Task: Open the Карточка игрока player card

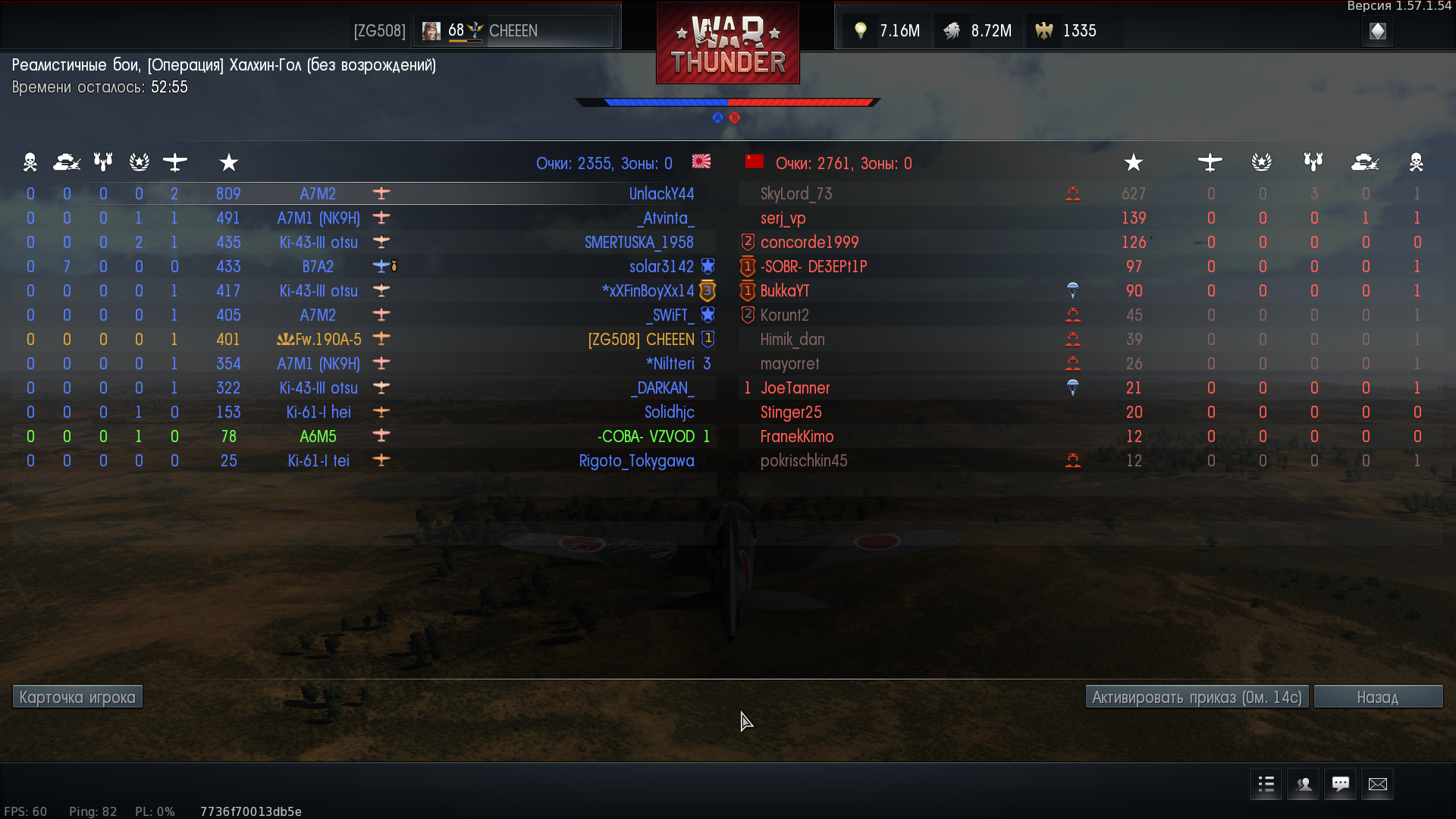Action: [x=77, y=697]
